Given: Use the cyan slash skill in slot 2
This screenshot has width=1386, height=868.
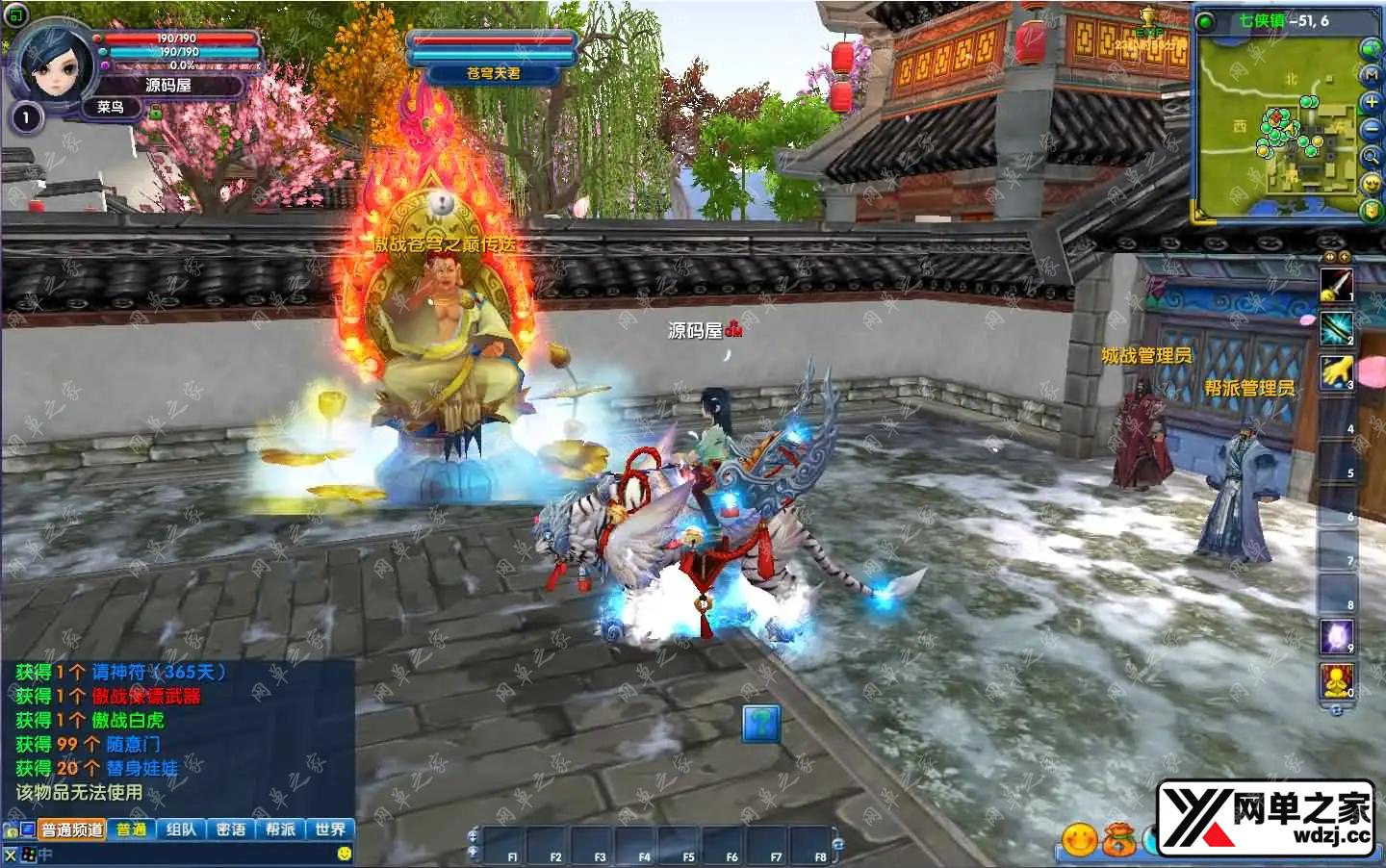Looking at the screenshot, I should pyautogui.click(x=1336, y=328).
